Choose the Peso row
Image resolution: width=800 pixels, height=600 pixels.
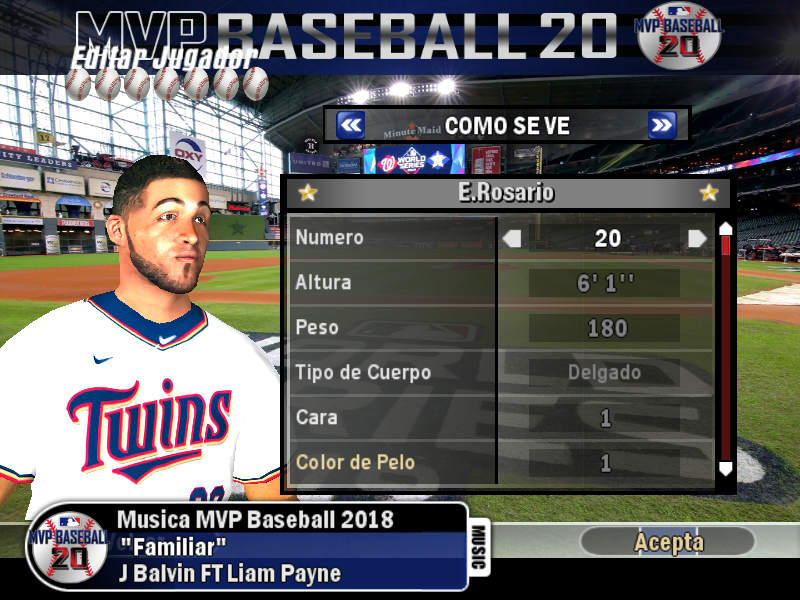click(x=392, y=328)
